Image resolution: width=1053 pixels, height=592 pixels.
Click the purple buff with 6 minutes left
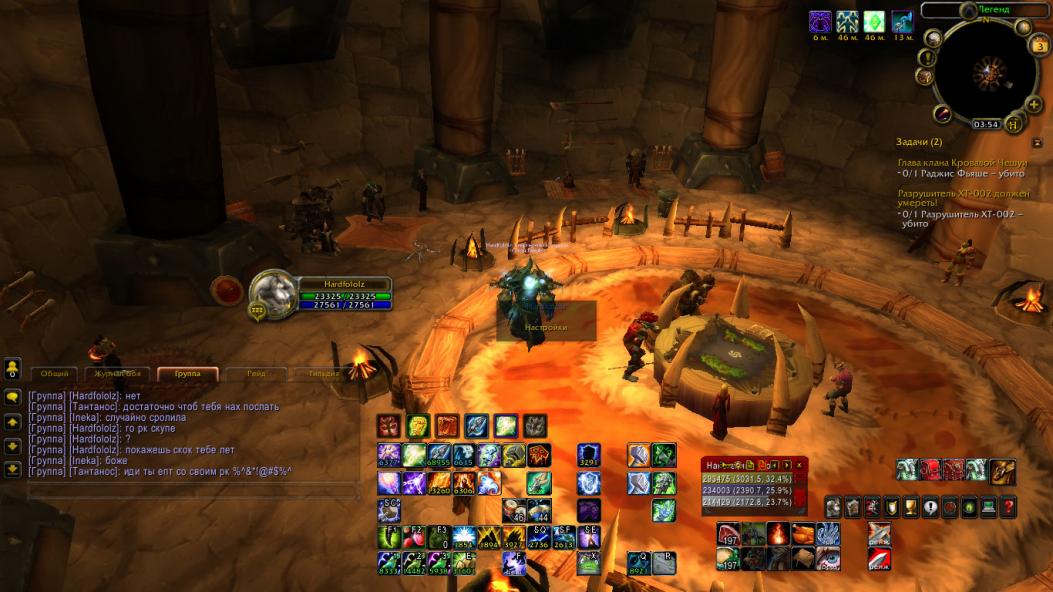(820, 21)
